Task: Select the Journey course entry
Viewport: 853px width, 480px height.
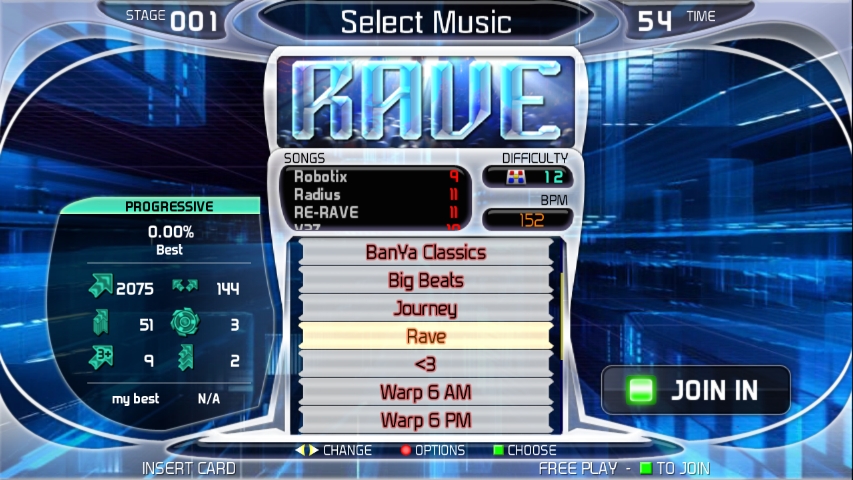Action: click(x=426, y=309)
